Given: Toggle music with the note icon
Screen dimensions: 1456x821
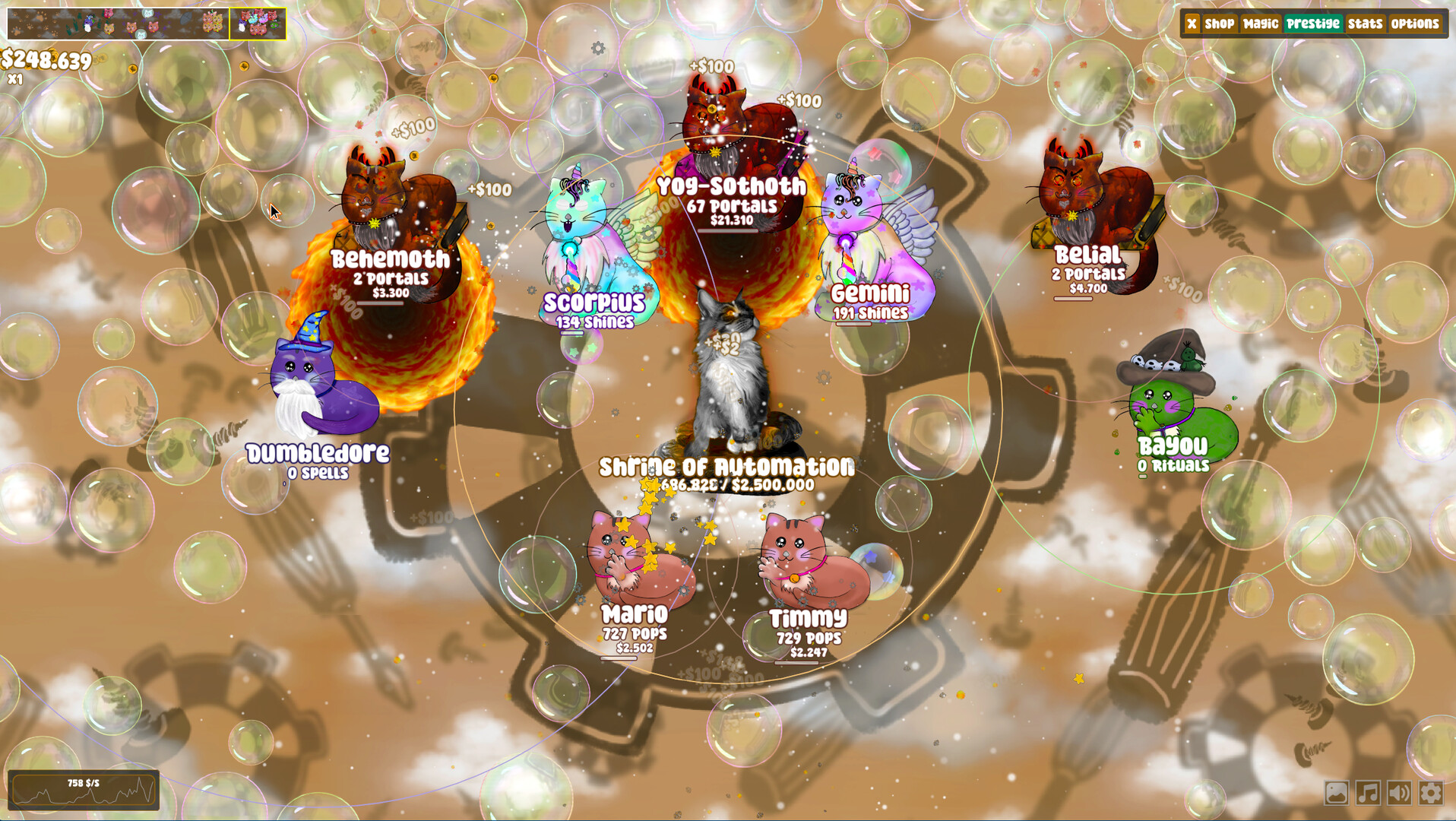Looking at the screenshot, I should tap(1368, 793).
